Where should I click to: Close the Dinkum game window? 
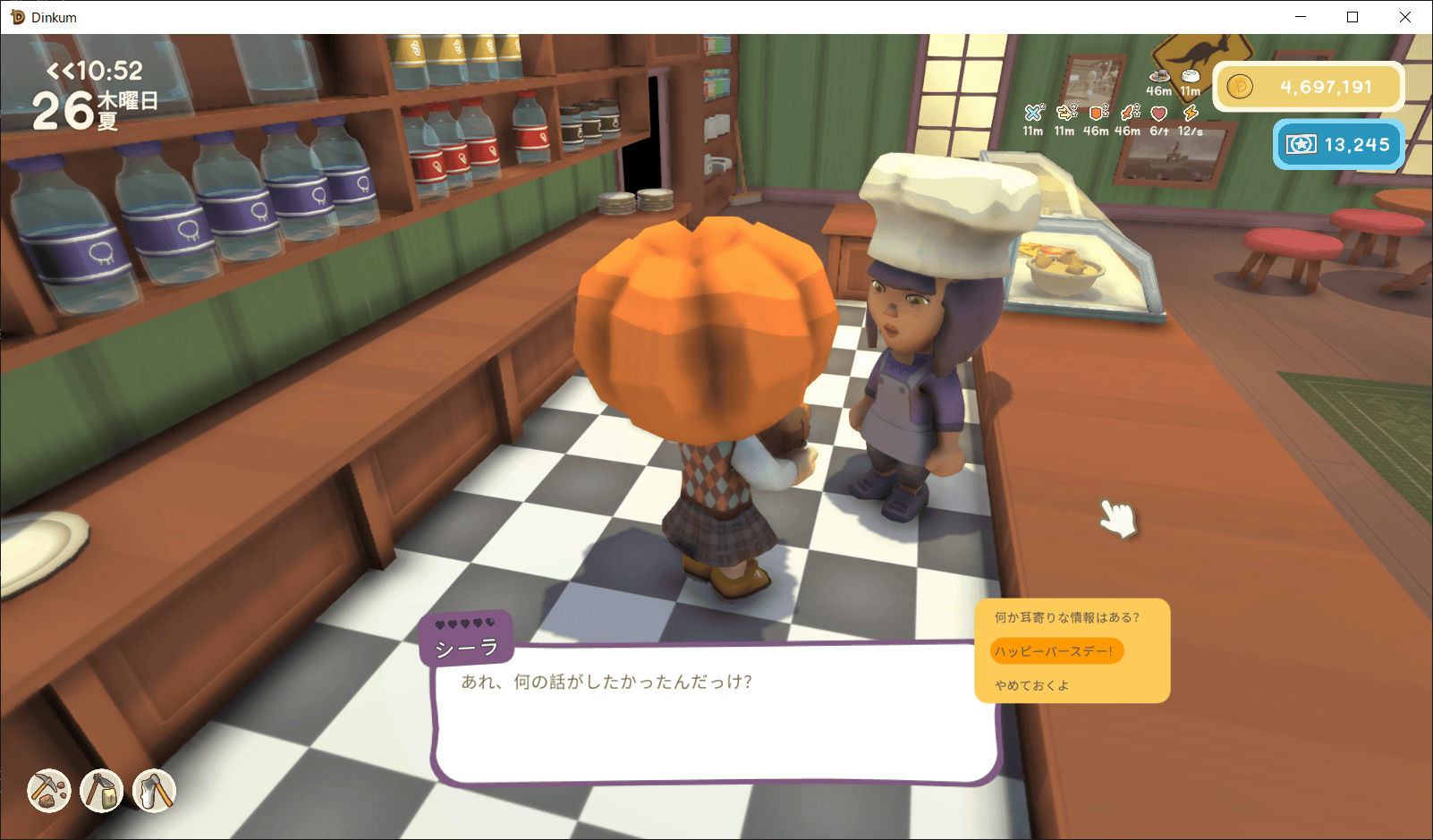(1405, 17)
